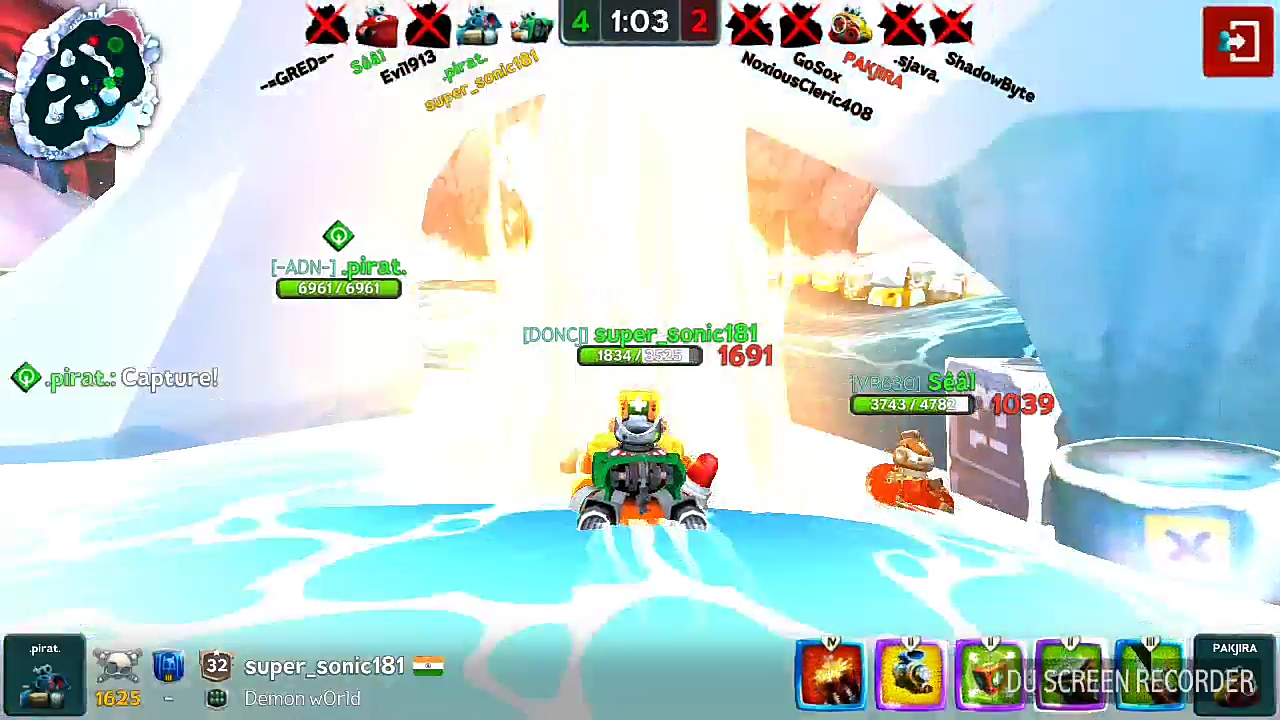
Task: Click super_sonic181's green vehicle icon in roster
Action: 530,26
